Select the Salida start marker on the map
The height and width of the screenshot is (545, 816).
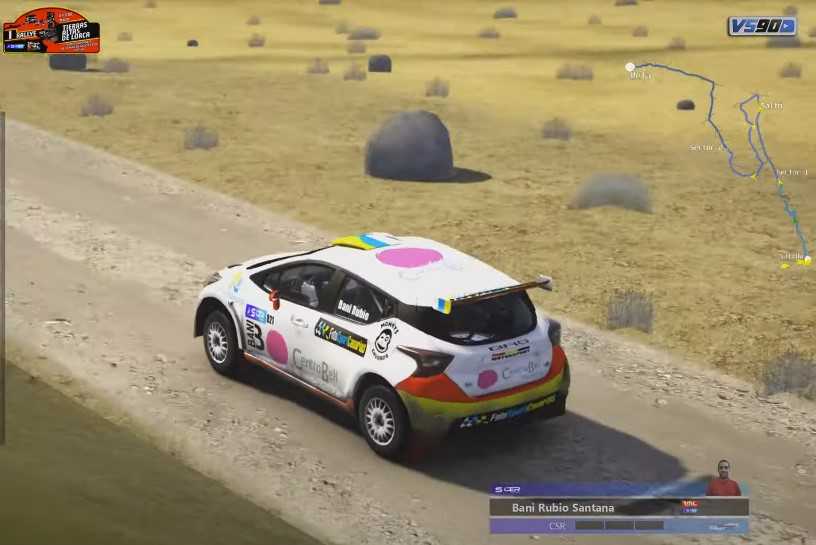tap(806, 260)
